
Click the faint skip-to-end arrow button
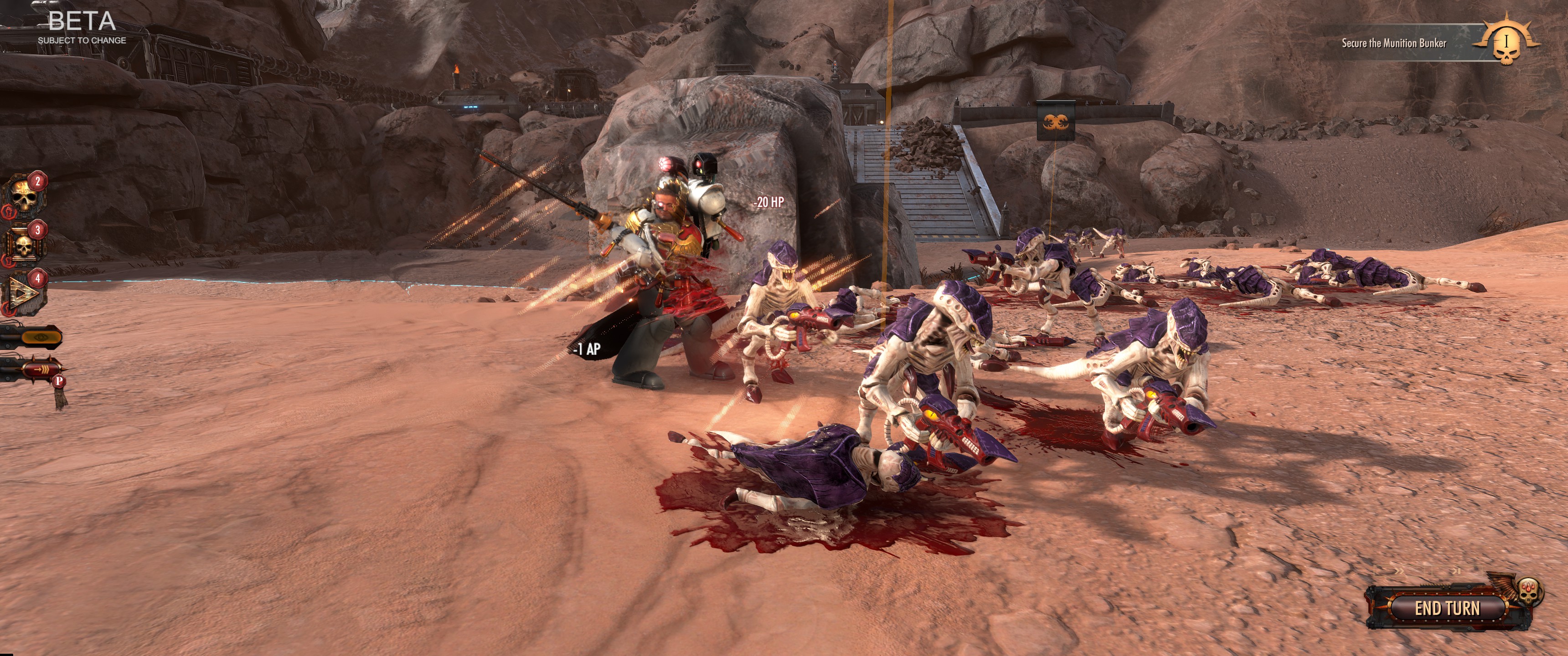click(x=1456, y=571)
